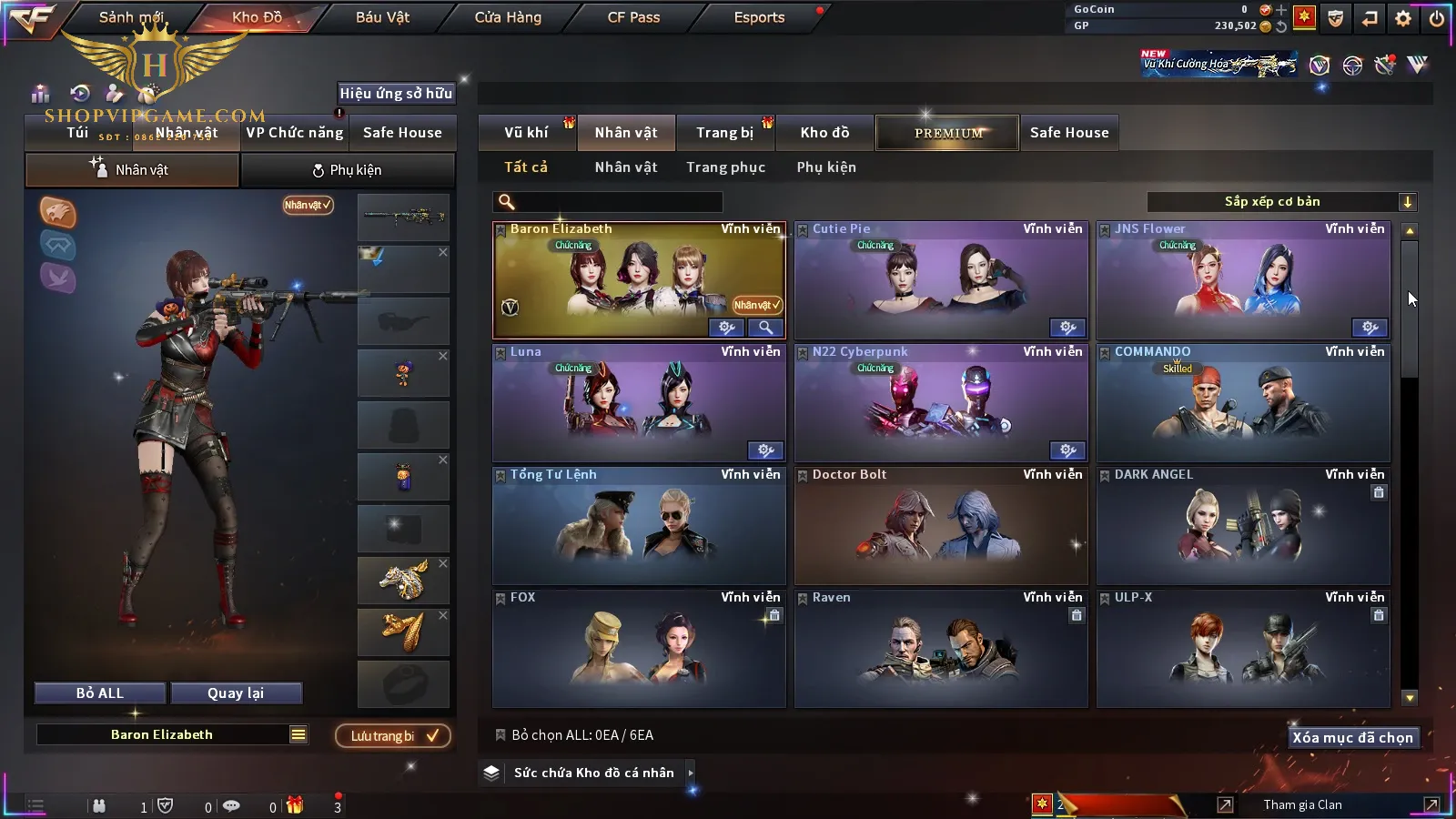Click the Quay lại button

tap(236, 693)
